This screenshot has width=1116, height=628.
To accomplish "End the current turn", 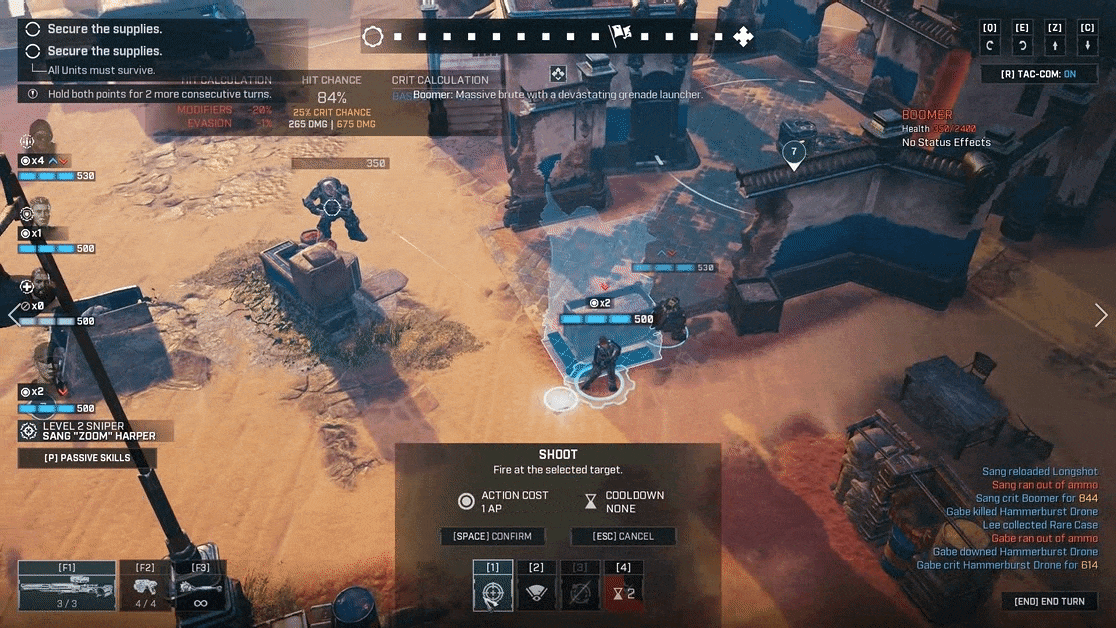I will point(1049,601).
